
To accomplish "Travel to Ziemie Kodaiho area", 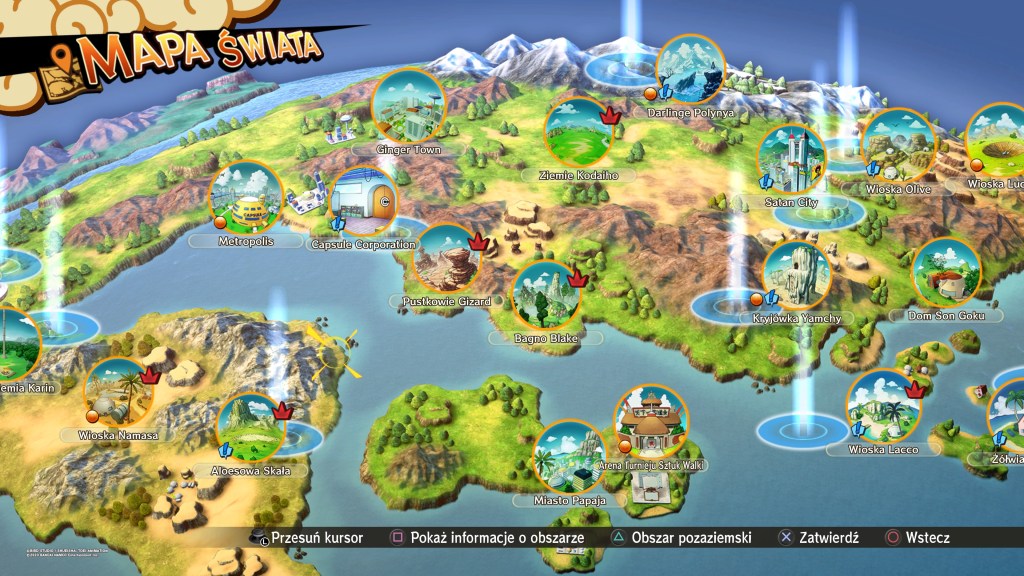I will pyautogui.click(x=579, y=132).
